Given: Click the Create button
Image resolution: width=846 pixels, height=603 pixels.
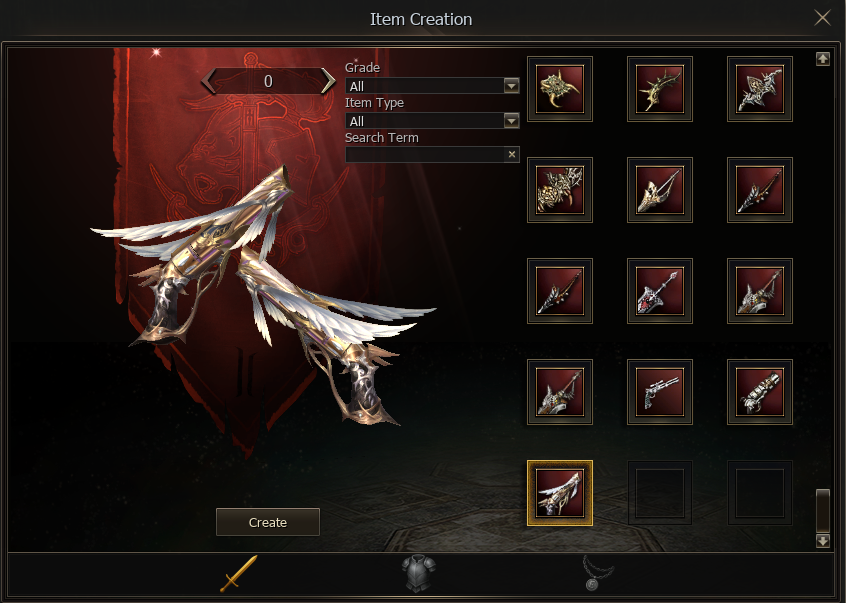Looking at the screenshot, I should pos(267,522).
